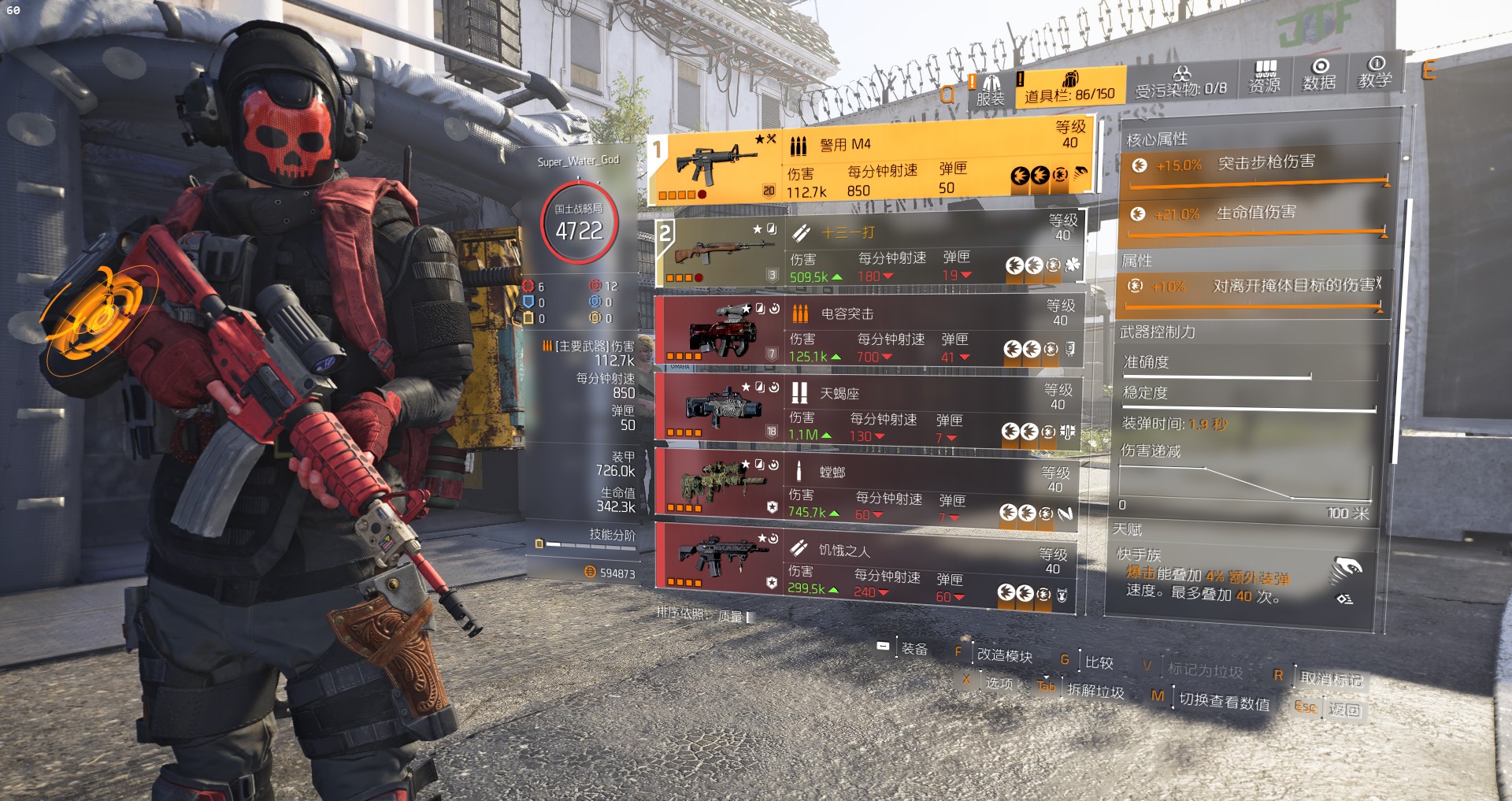Click the 比较 (Compare) button
Screen dimensions: 1512x801
tap(1099, 662)
